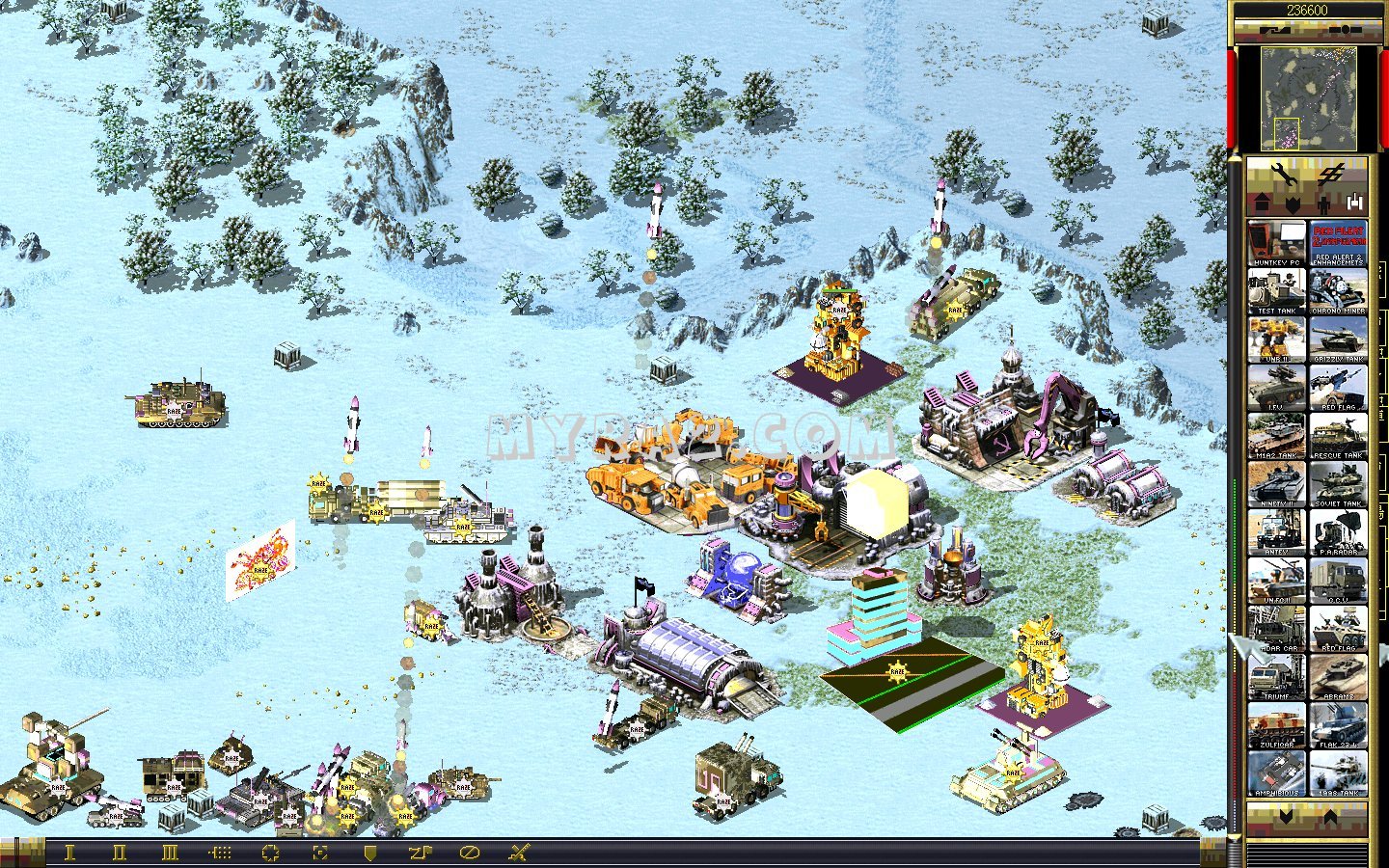Switch to the structures build tab

click(1261, 204)
